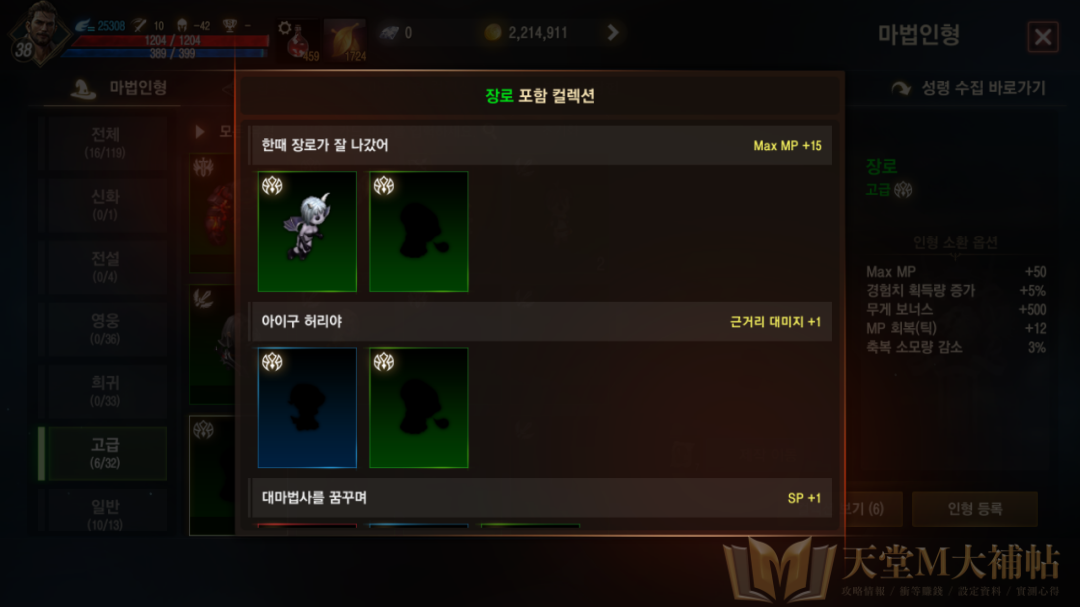Click the character portrait level 38
This screenshot has width=1080, height=607.
(36, 33)
